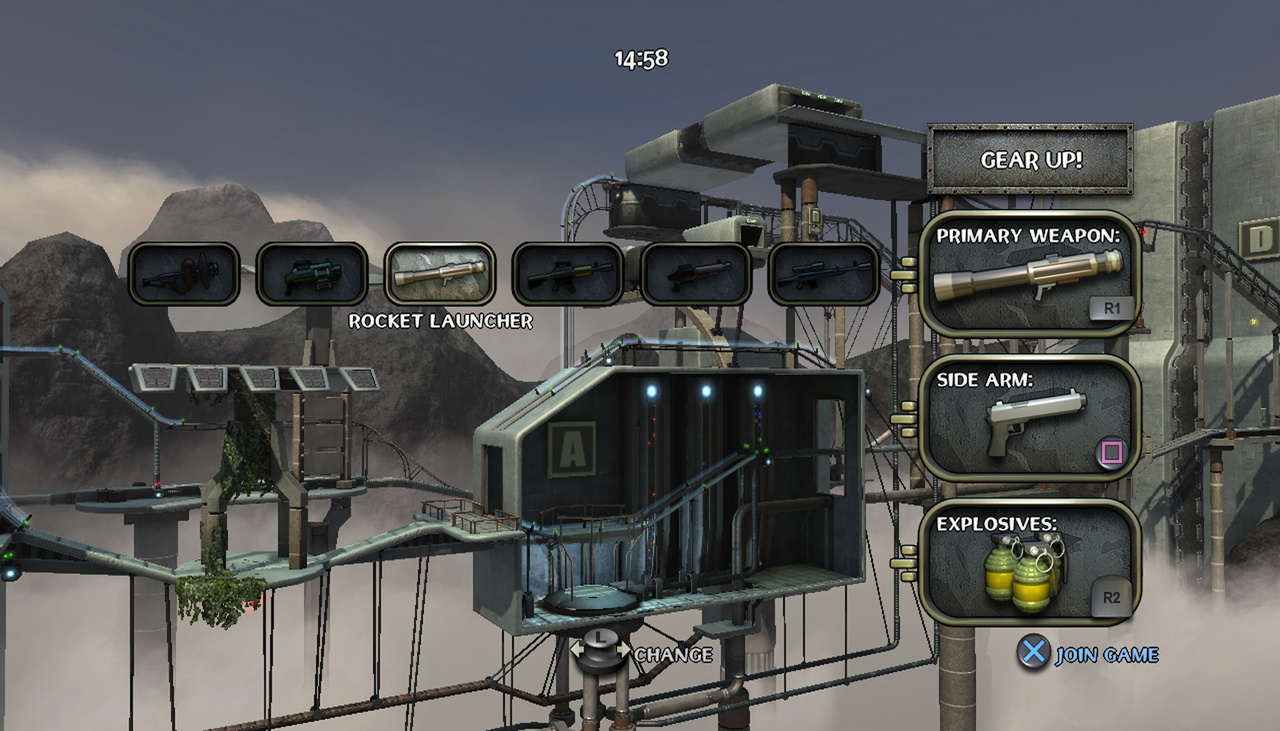Choose the green grenade launcher weapon
1280x731 pixels.
pyautogui.click(x=312, y=274)
